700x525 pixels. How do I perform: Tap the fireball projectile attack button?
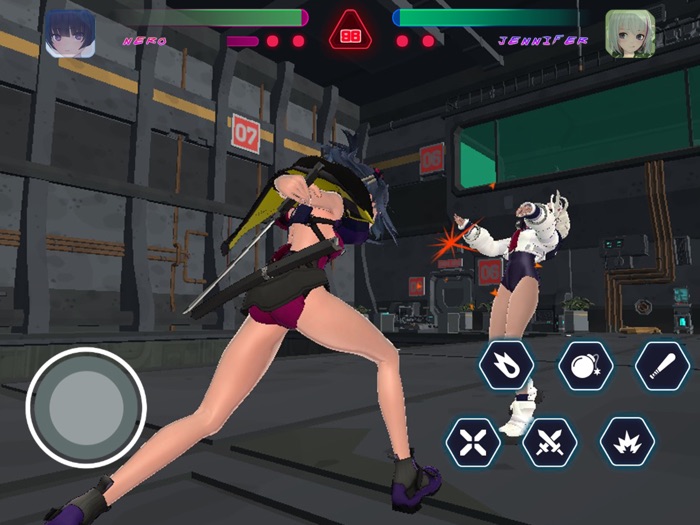506,366
